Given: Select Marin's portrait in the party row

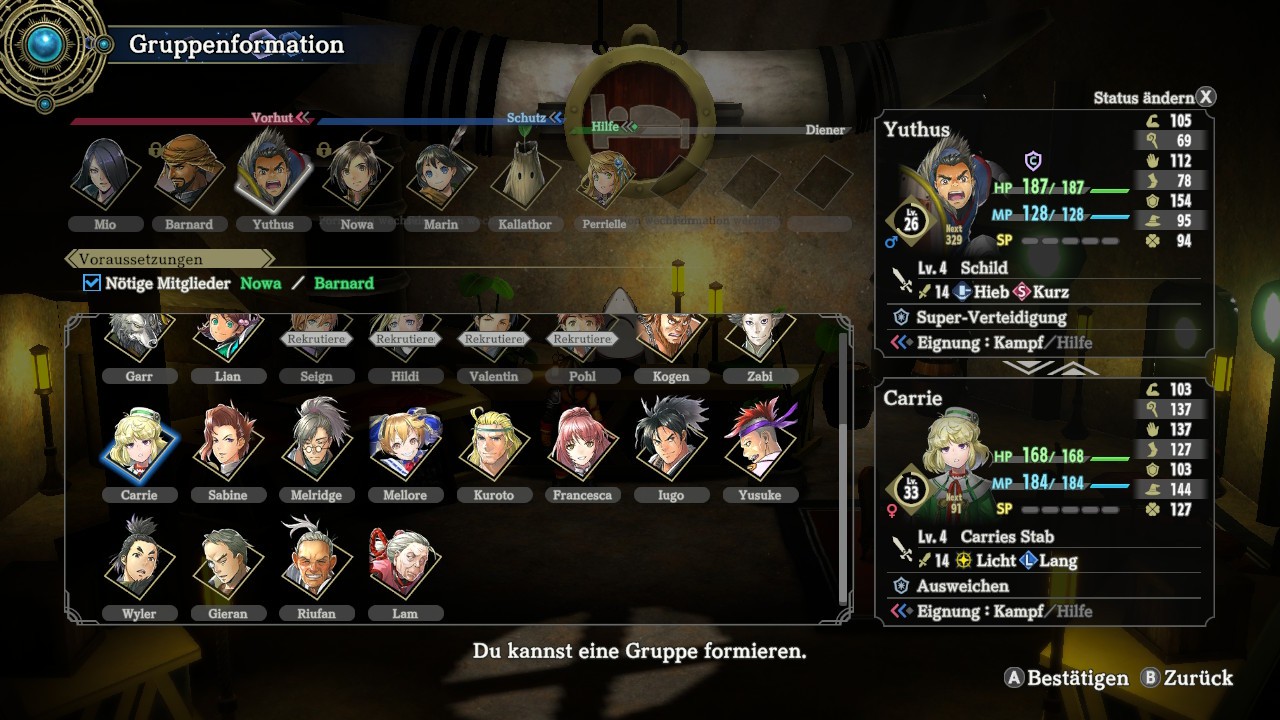Looking at the screenshot, I should 441,177.
